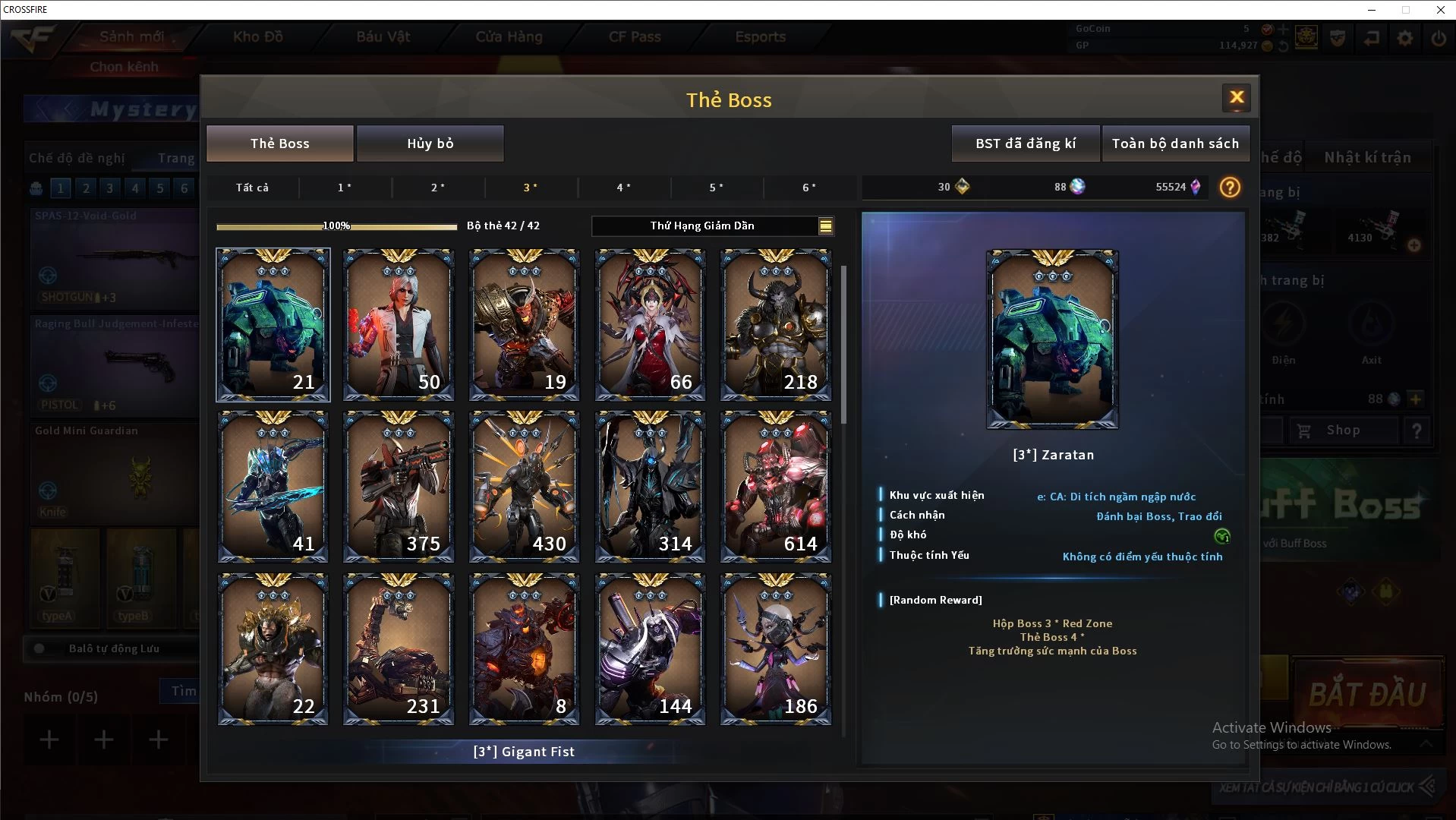
Task: Pick the boss card with count 231
Action: tap(399, 649)
